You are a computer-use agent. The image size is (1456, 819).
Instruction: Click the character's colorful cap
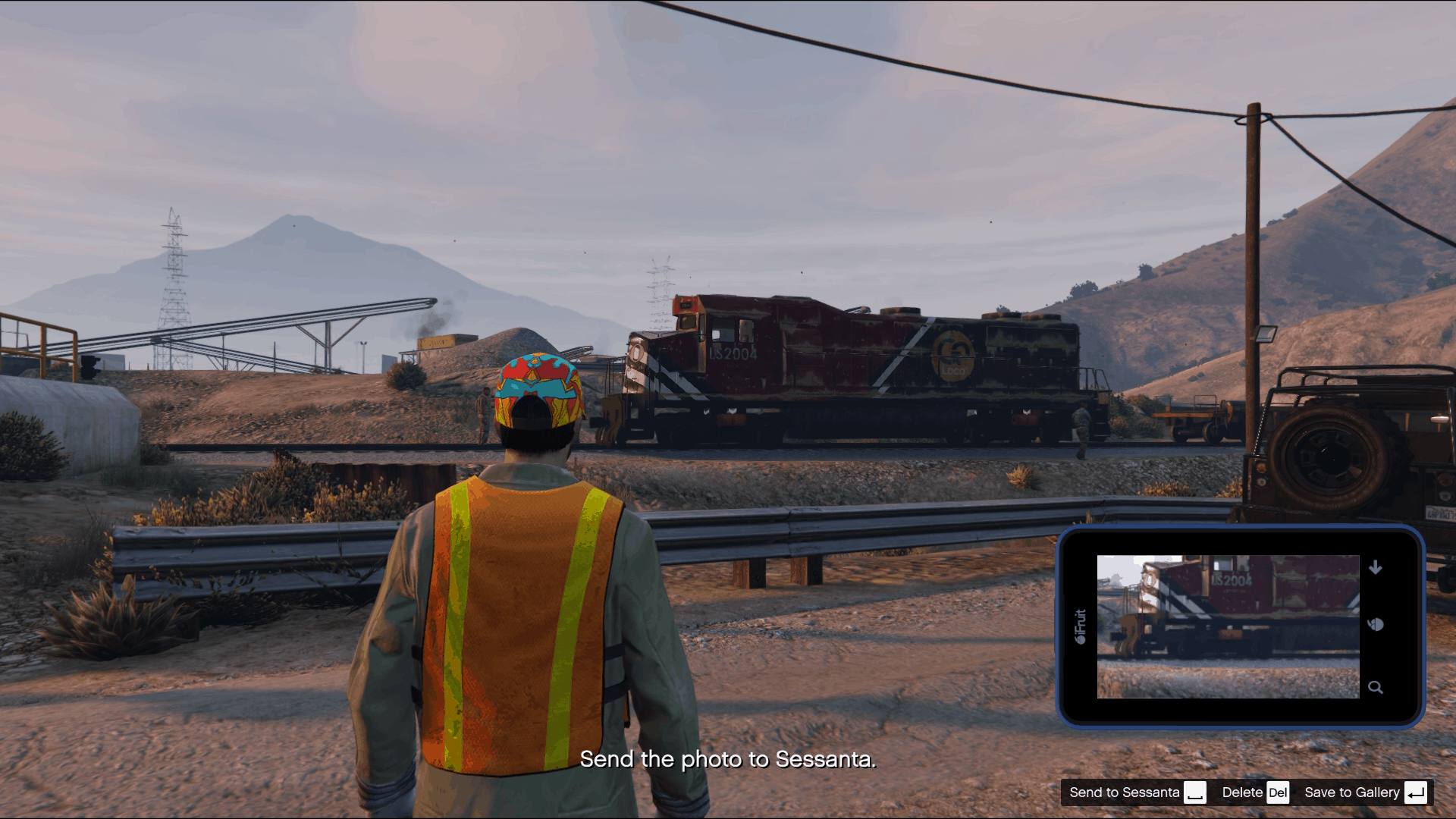pos(538,391)
